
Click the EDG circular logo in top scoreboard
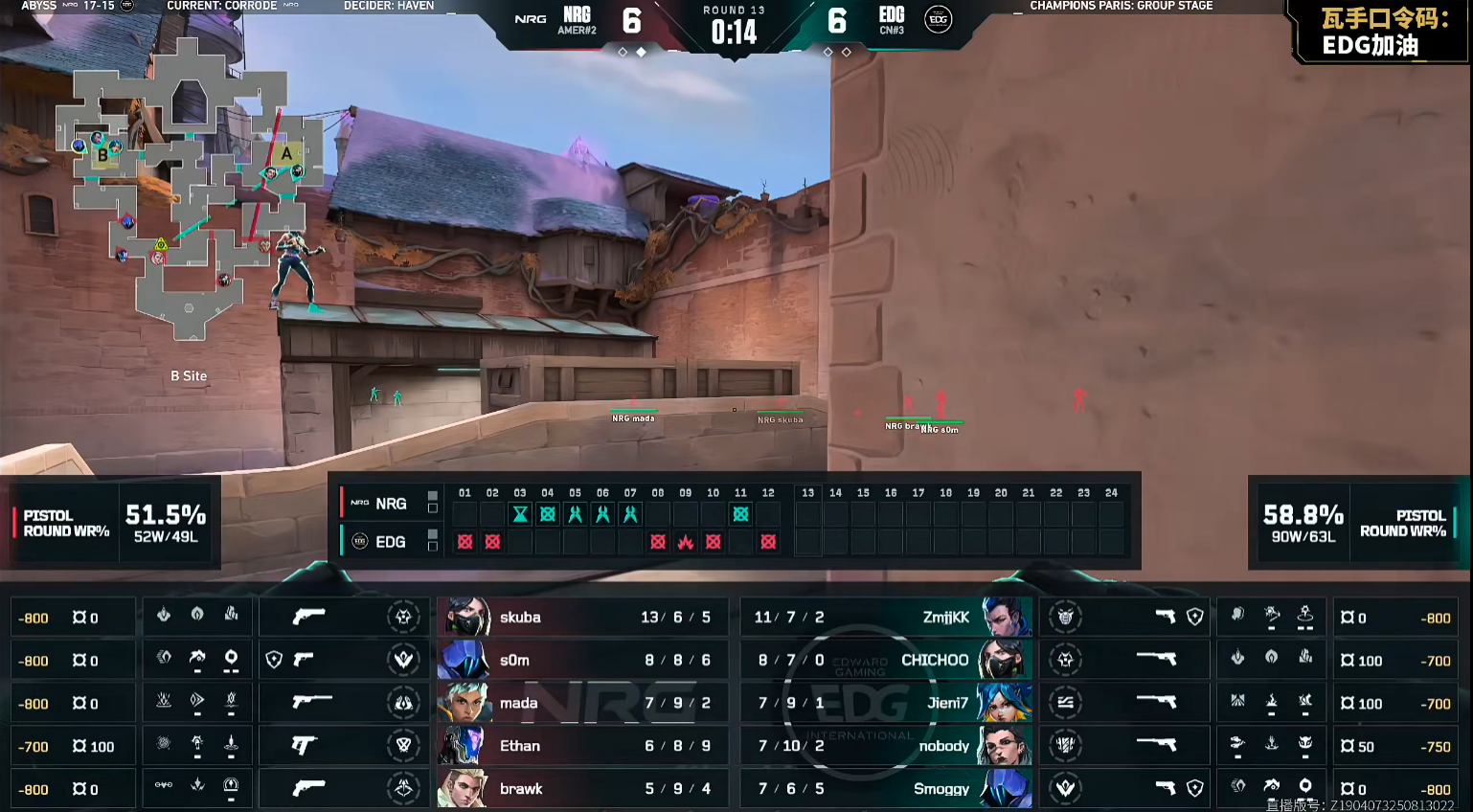coord(938,19)
